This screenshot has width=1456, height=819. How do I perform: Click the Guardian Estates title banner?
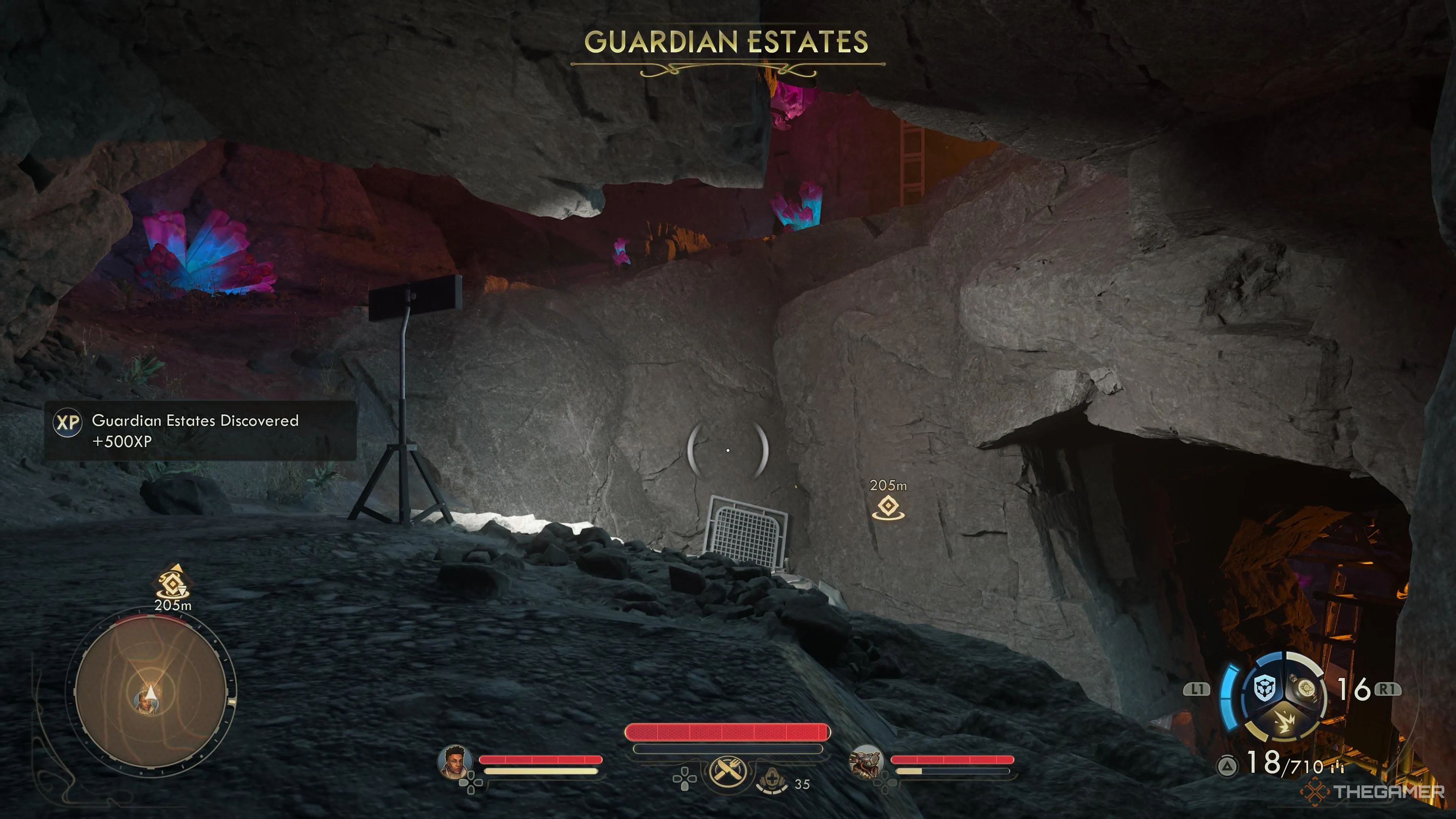pos(728,42)
